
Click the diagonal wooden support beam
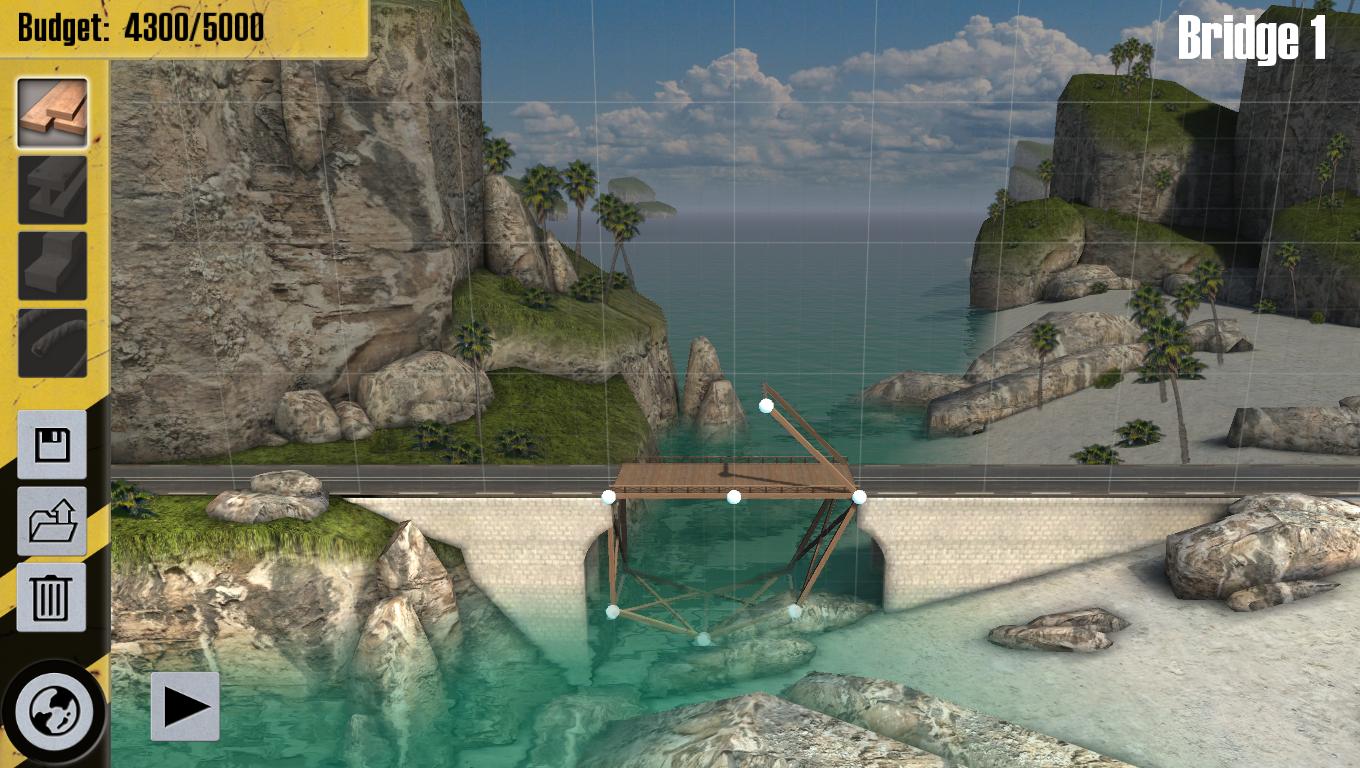[810, 440]
